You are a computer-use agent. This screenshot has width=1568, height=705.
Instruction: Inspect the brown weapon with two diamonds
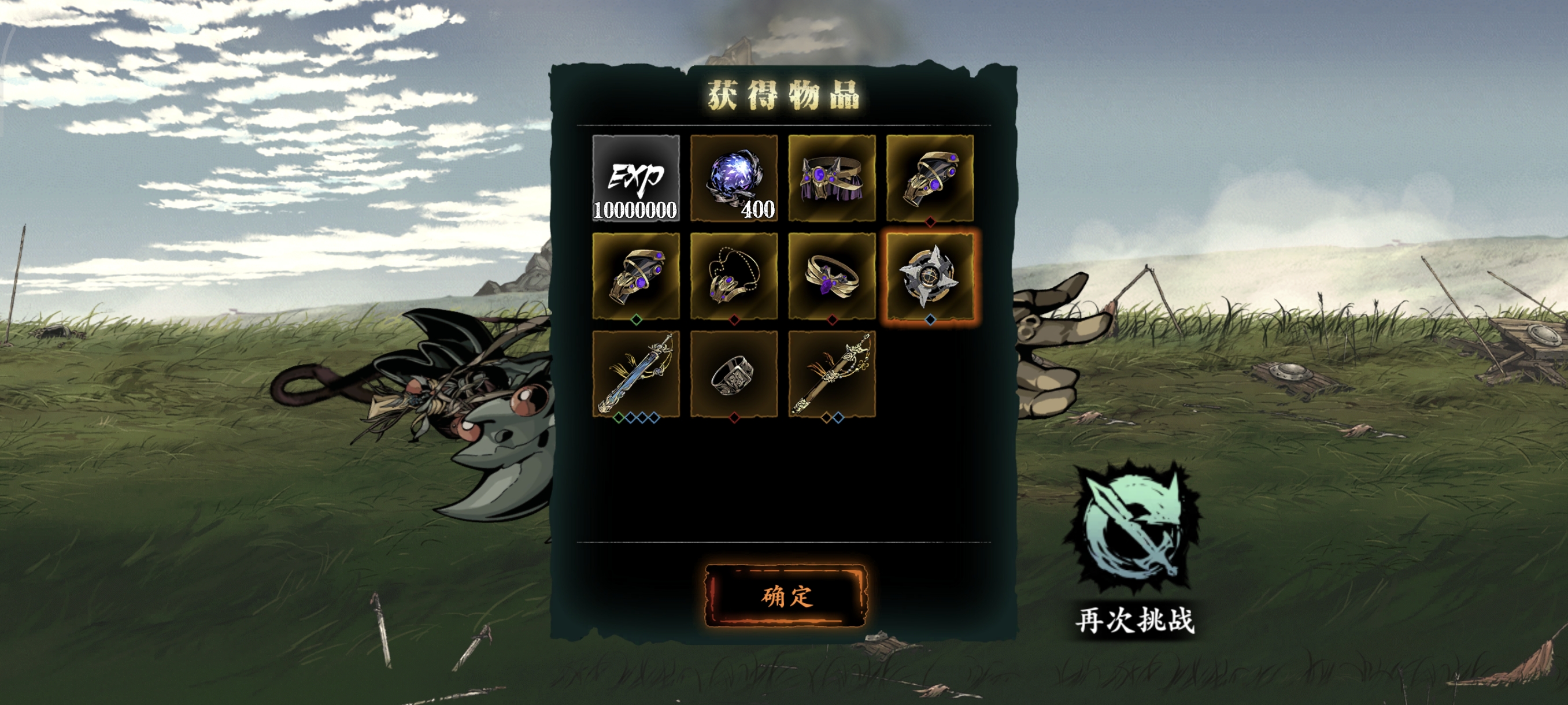(x=831, y=373)
